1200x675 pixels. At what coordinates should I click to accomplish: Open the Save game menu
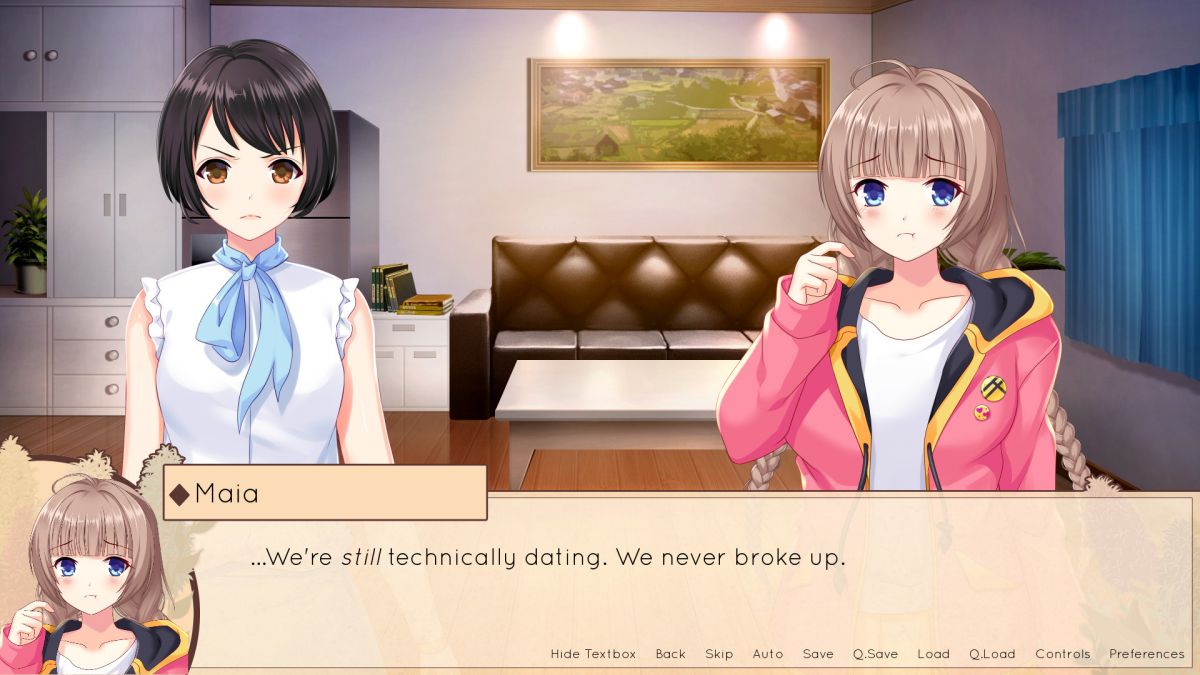(818, 654)
